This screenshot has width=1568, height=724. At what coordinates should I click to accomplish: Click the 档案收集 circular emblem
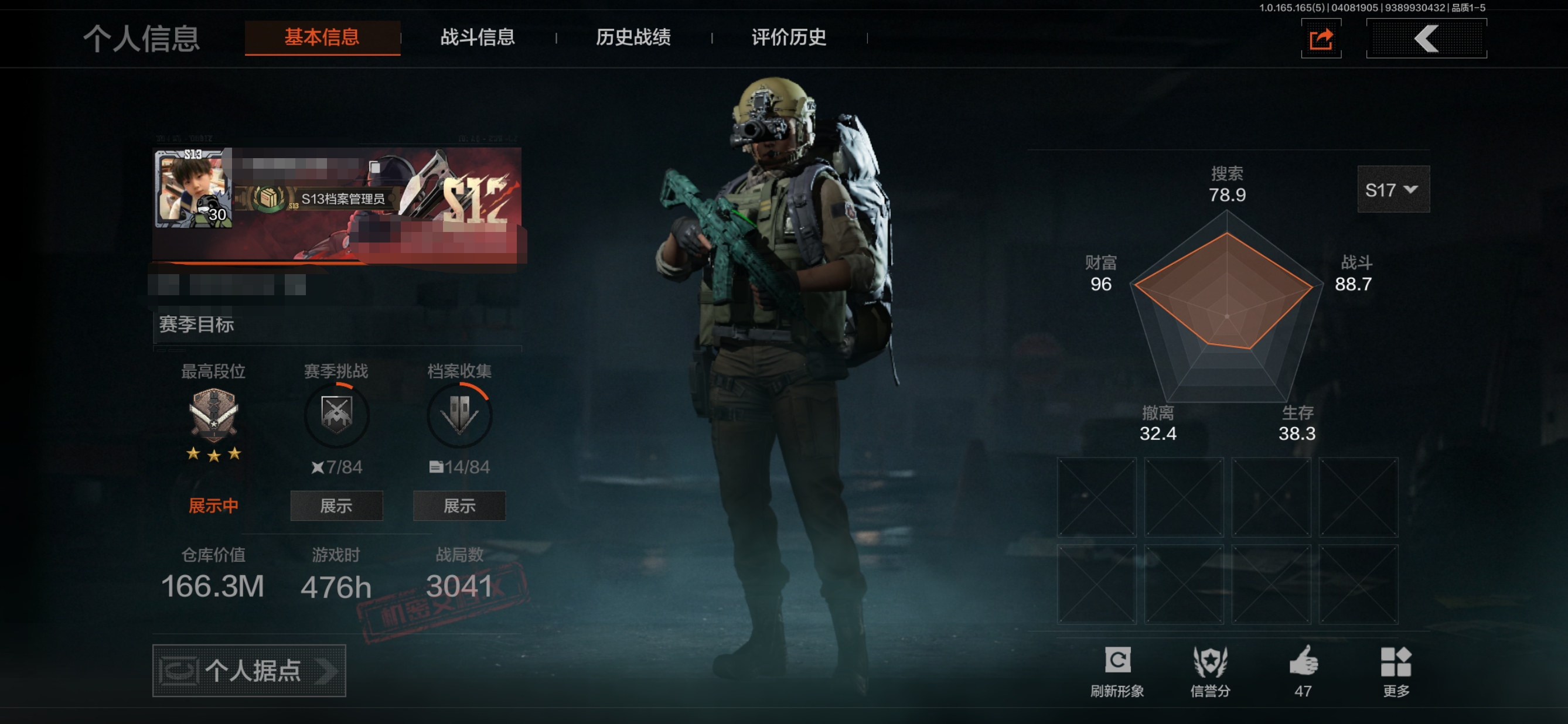click(x=459, y=415)
